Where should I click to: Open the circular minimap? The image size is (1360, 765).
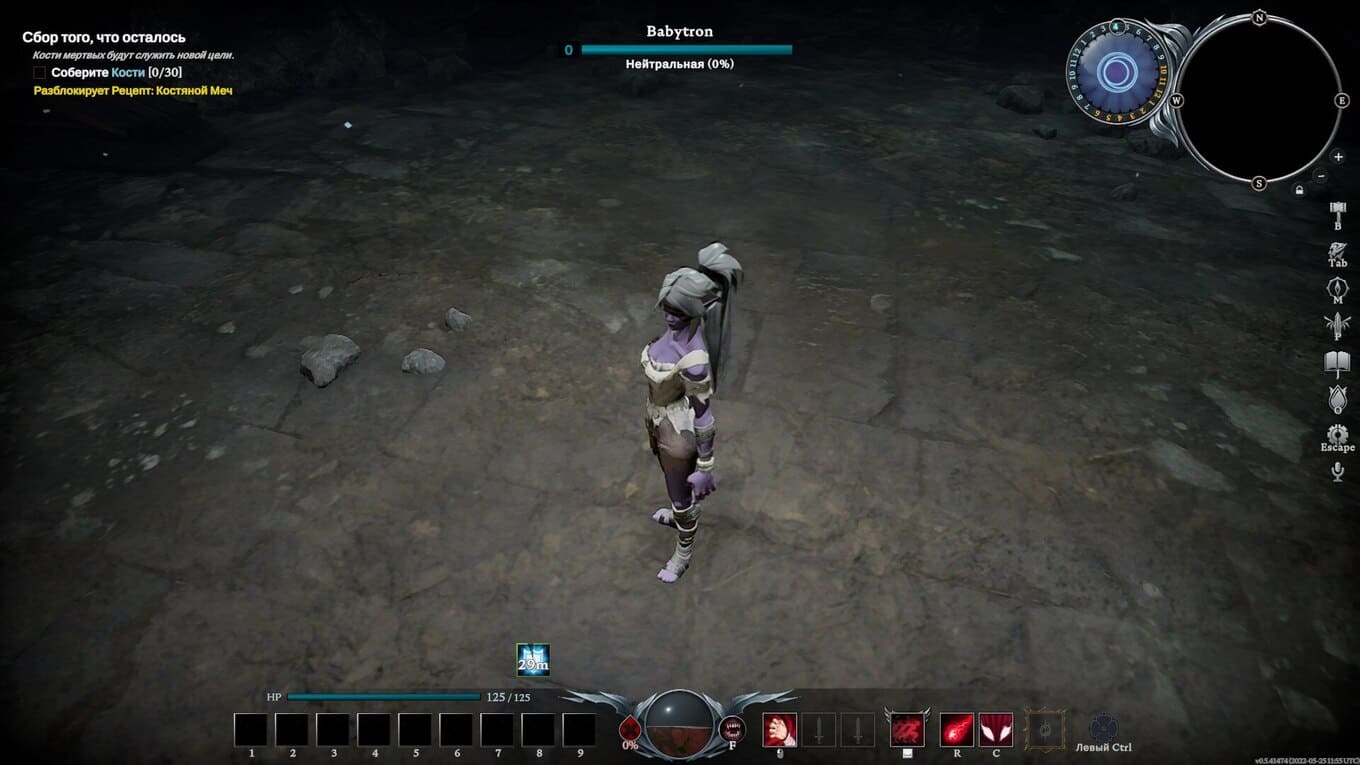coord(1259,100)
